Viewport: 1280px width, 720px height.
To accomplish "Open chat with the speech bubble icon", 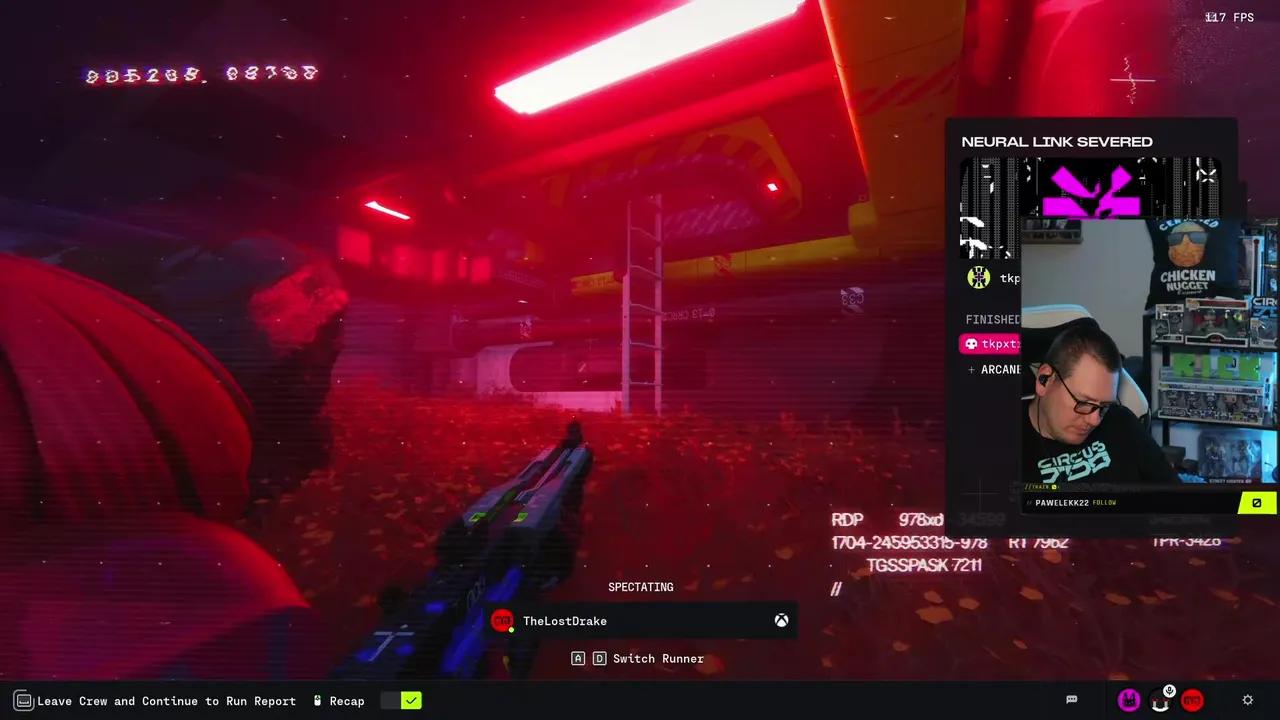I will coord(1071,699).
